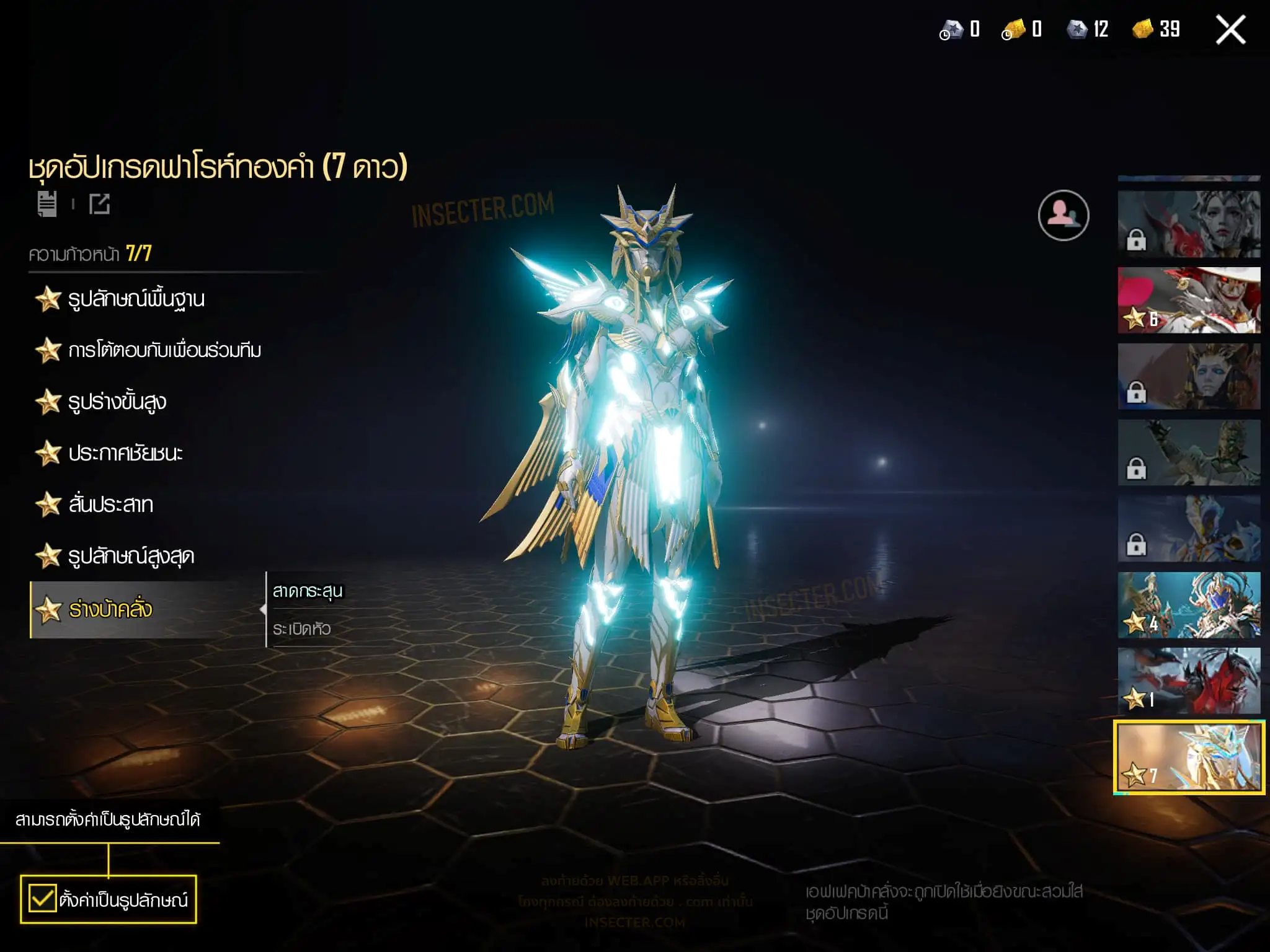Select การโต้ตอบกับเพื่อนร่วมทีม upgrade level
The height and width of the screenshot is (952, 1270).
tap(164, 351)
